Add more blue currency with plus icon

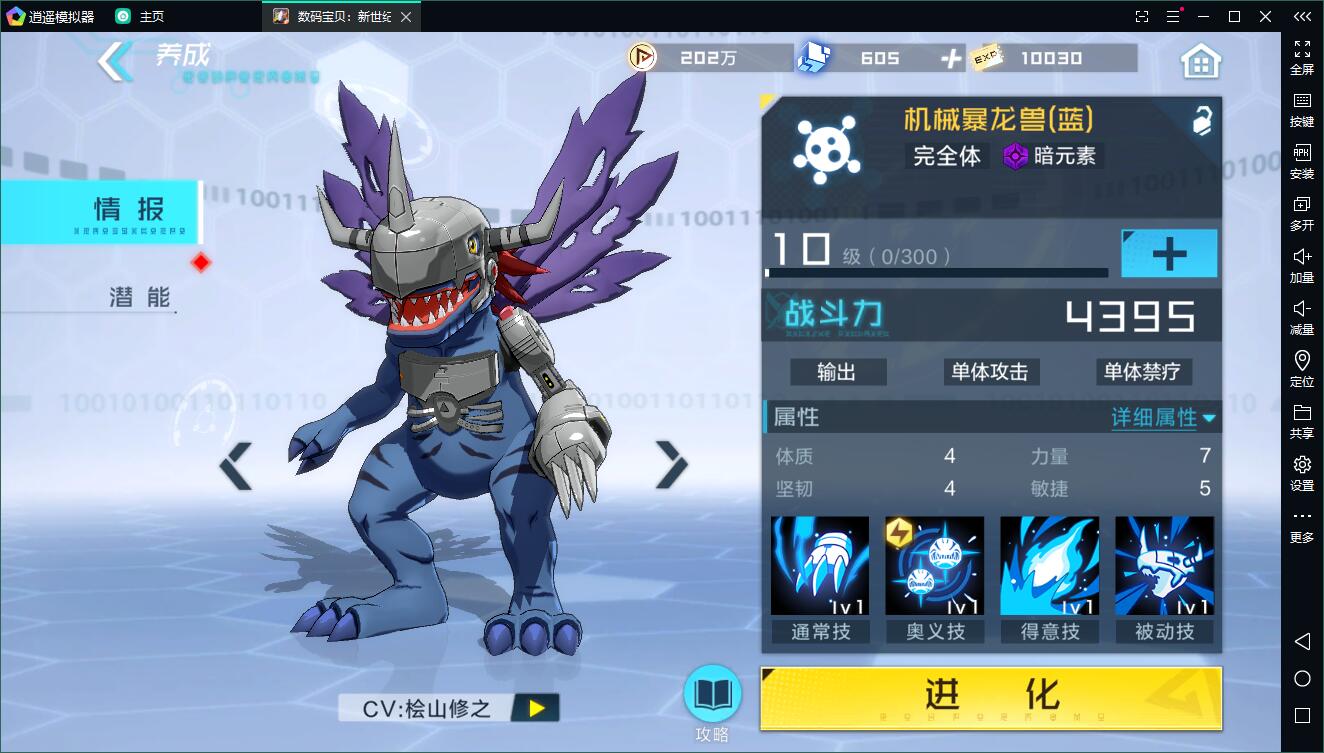tap(950, 59)
